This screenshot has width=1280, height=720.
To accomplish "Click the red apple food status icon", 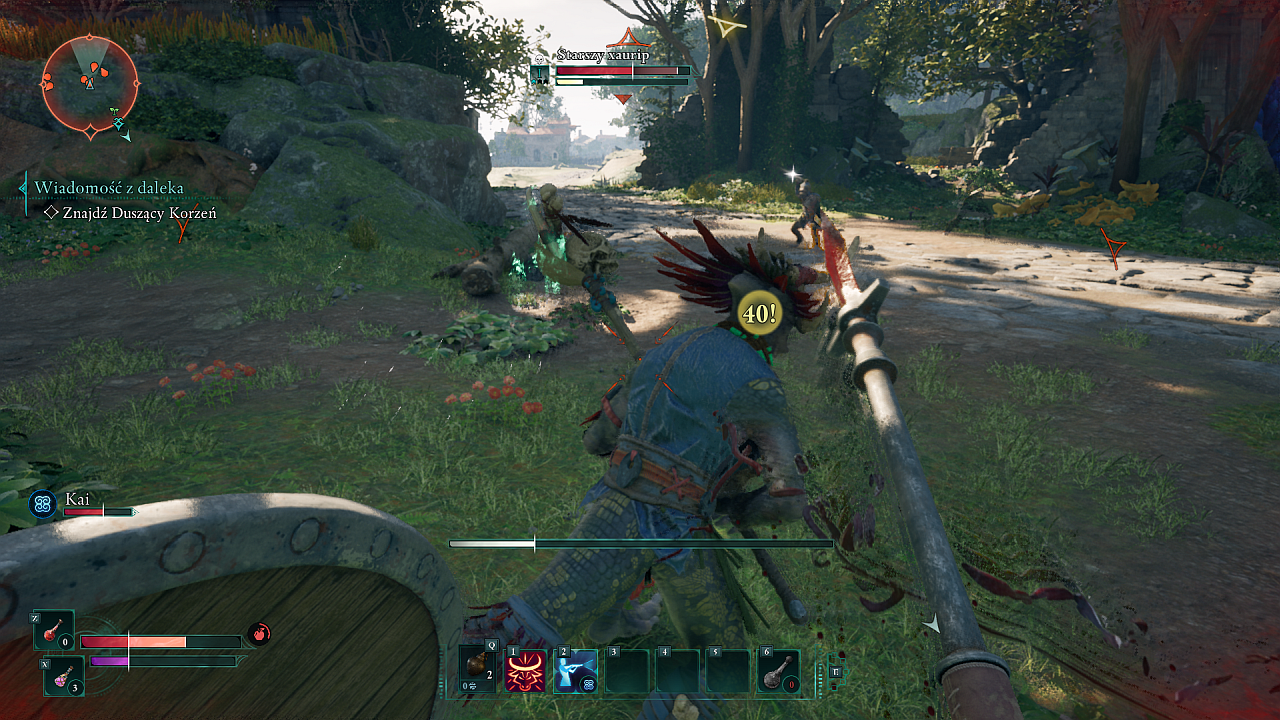I will [x=259, y=633].
